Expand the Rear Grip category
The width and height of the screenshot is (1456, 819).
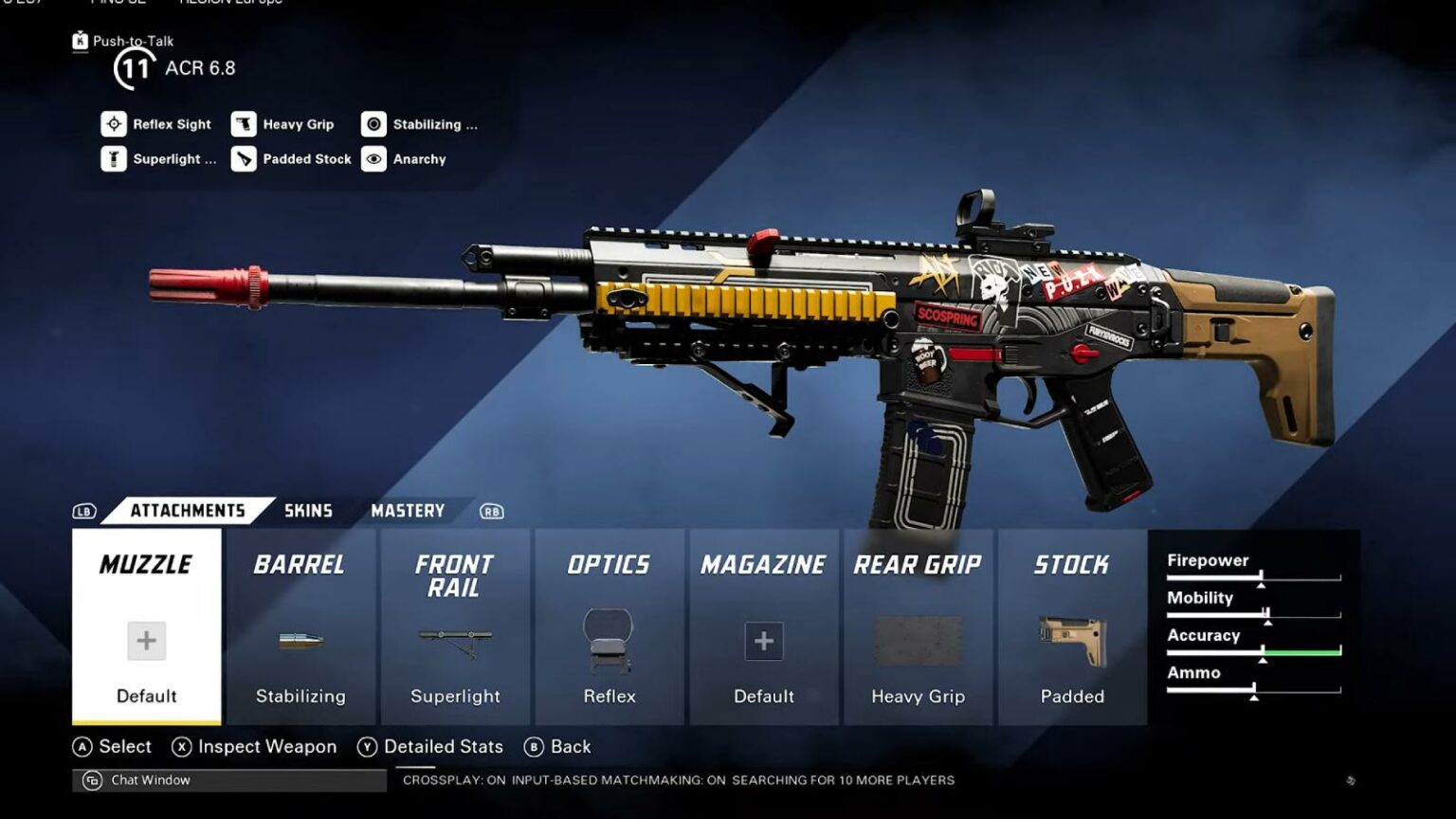click(x=918, y=564)
